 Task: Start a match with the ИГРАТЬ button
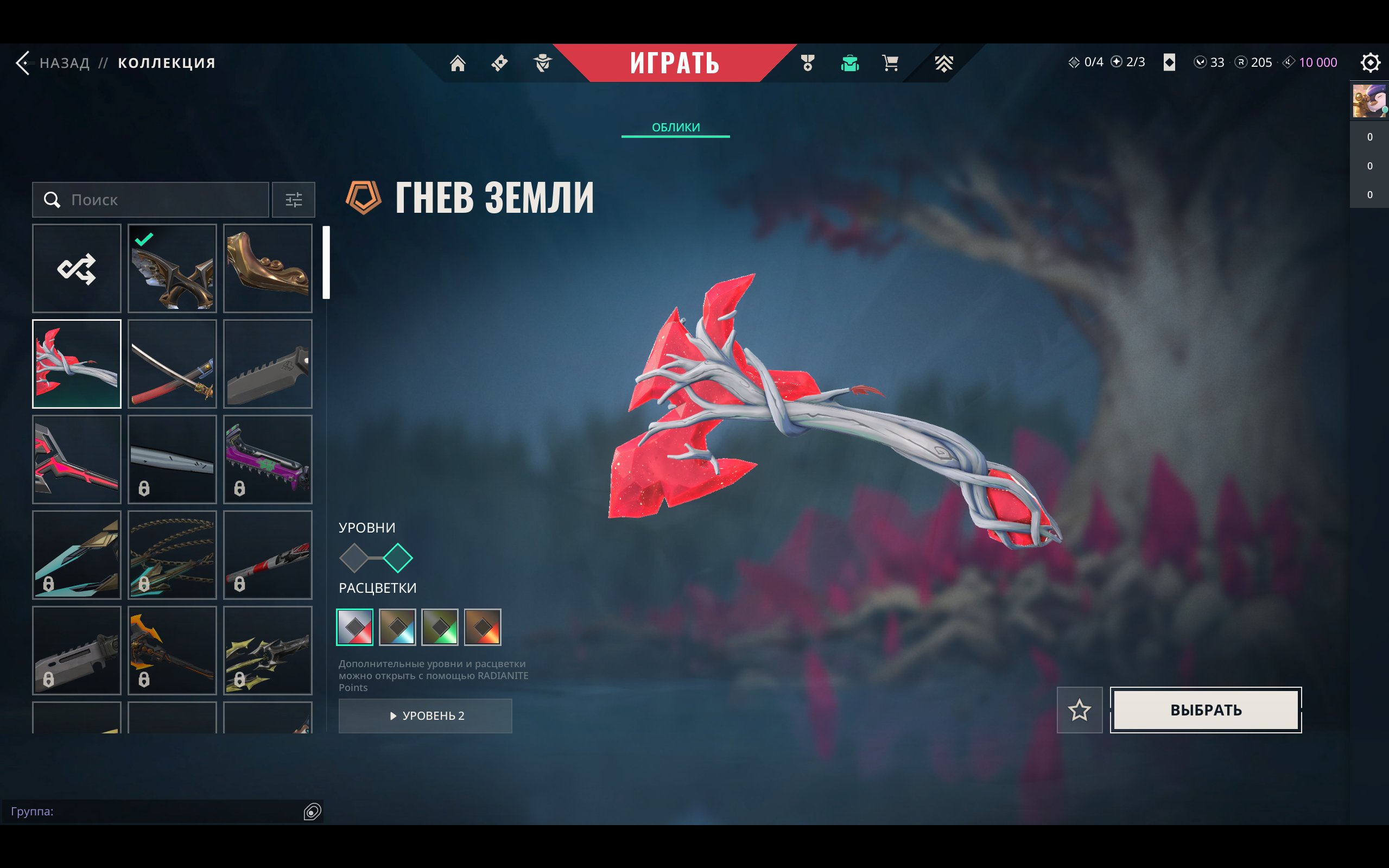(x=674, y=62)
